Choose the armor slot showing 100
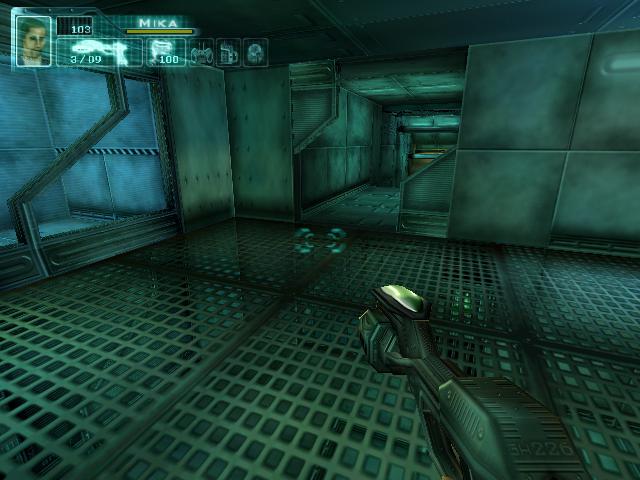Image resolution: width=640 pixels, height=480 pixels. point(164,51)
